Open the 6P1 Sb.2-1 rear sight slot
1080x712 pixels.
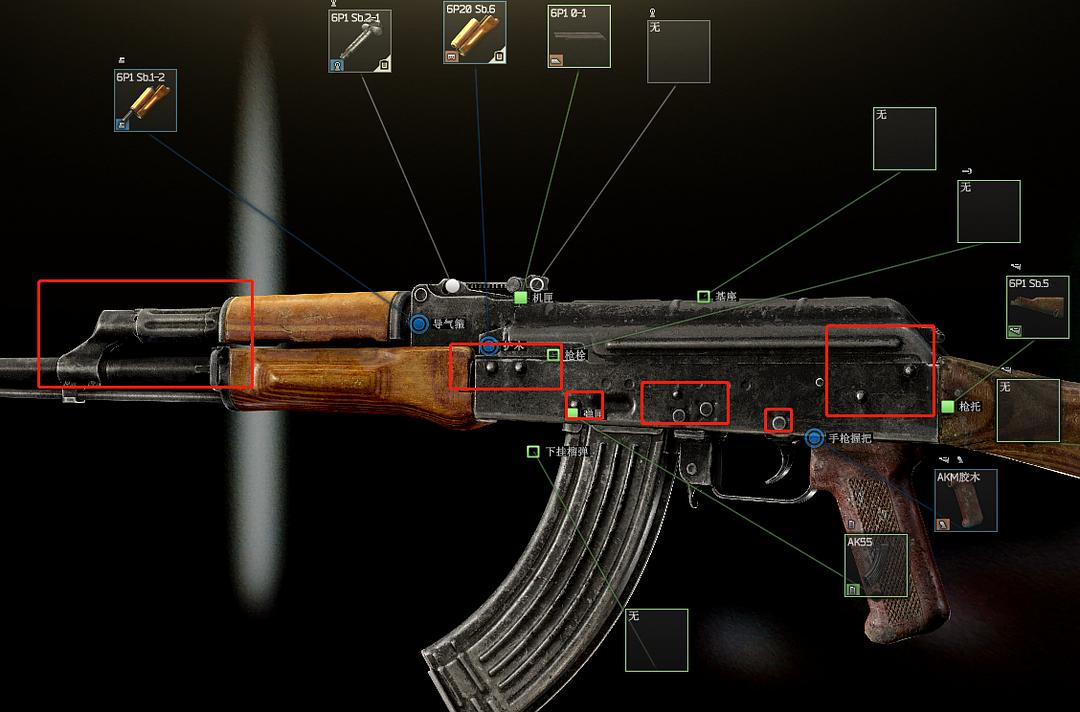click(360, 41)
